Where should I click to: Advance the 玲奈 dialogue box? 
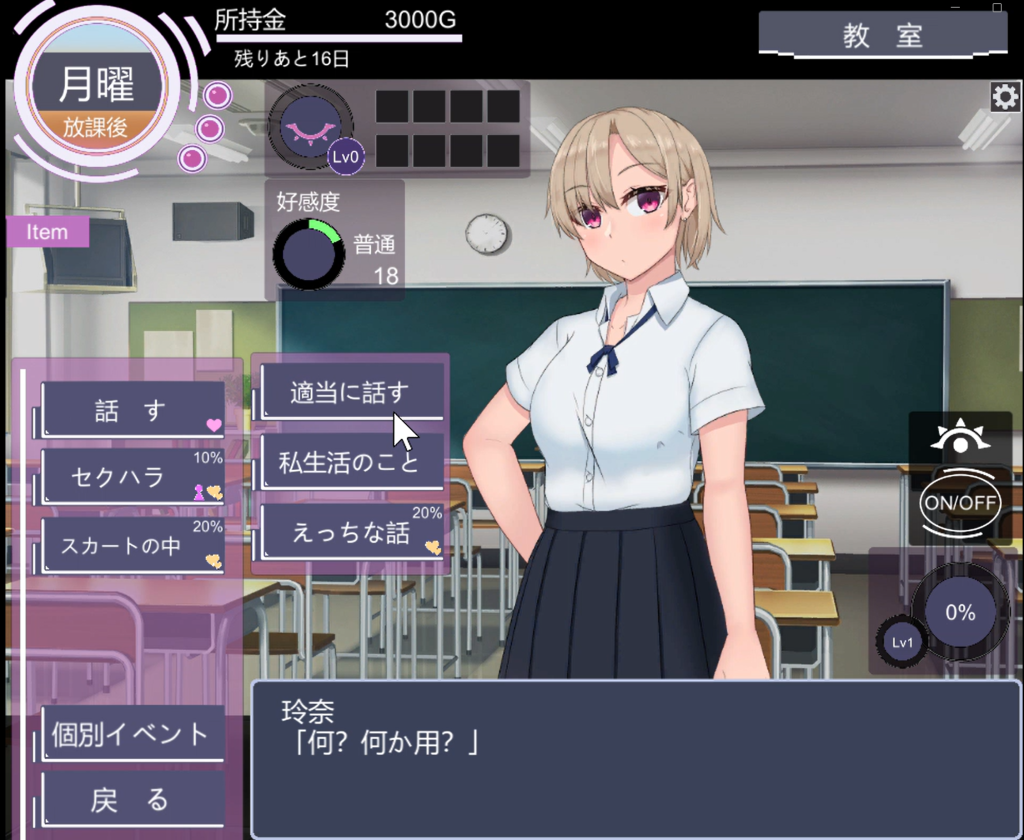635,758
